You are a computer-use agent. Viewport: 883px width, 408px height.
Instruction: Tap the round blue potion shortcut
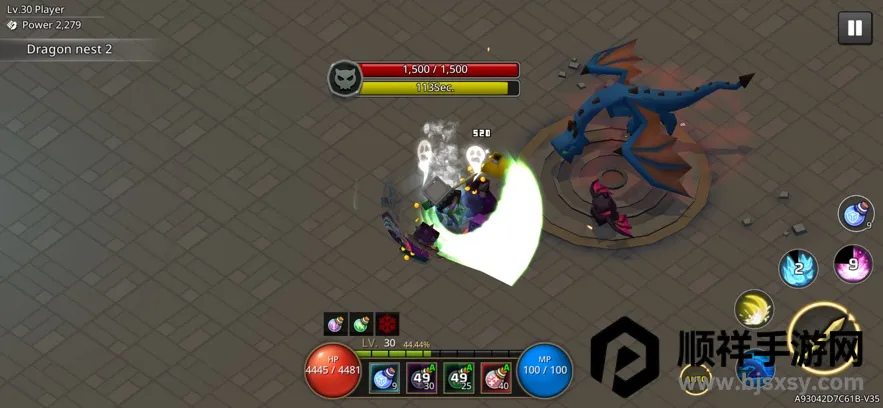[856, 213]
